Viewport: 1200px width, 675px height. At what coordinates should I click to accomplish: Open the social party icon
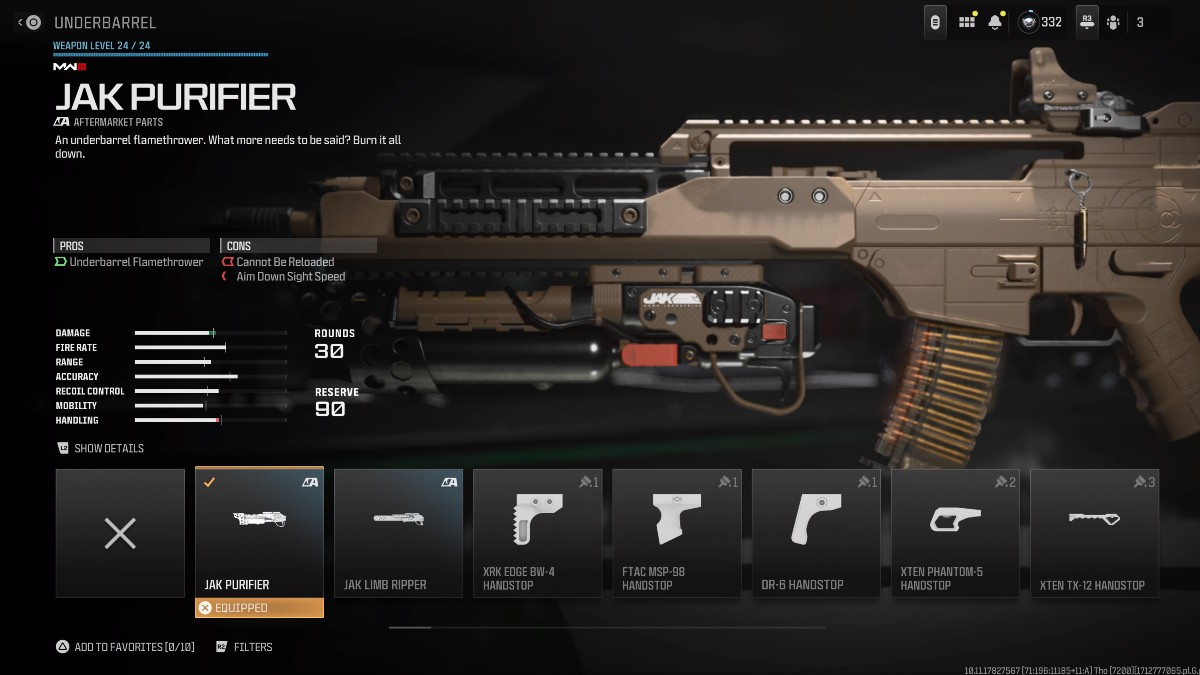1113,22
